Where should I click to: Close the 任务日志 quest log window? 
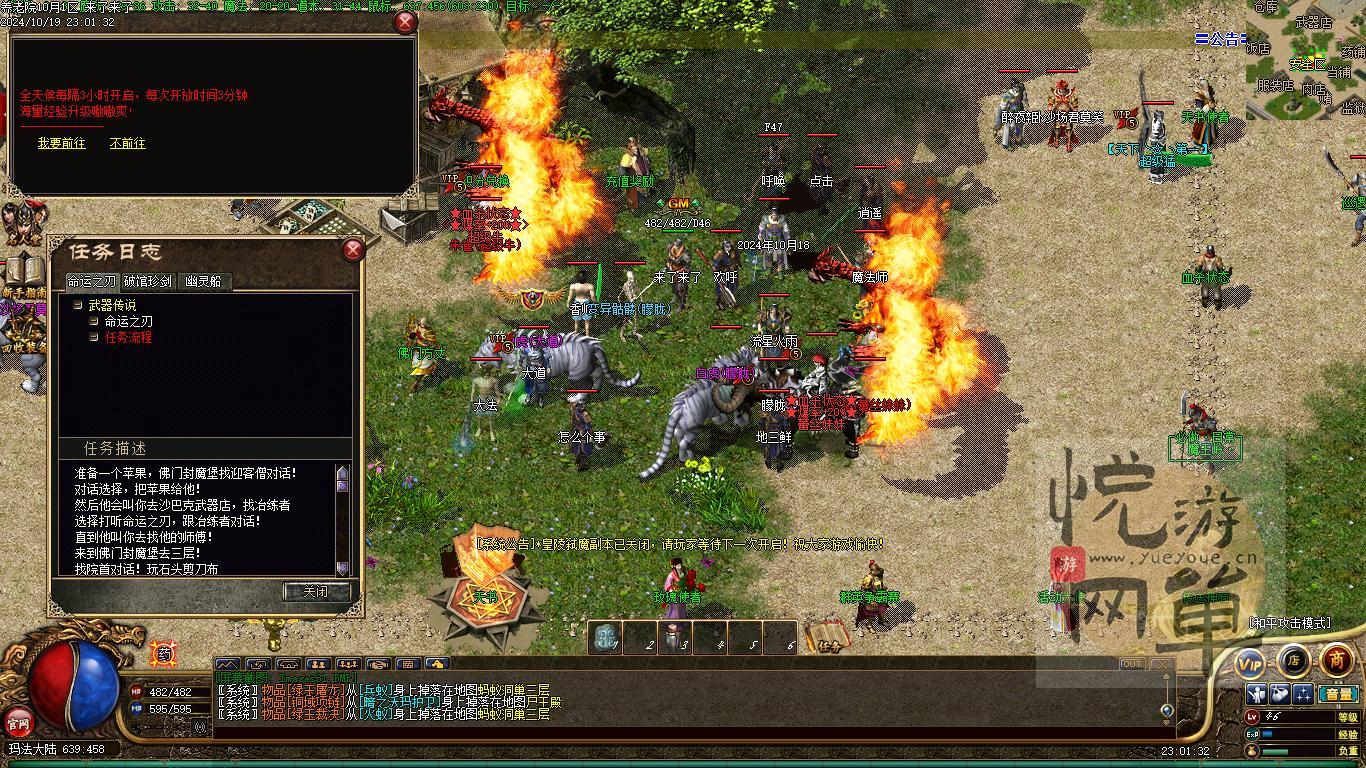(x=353, y=251)
